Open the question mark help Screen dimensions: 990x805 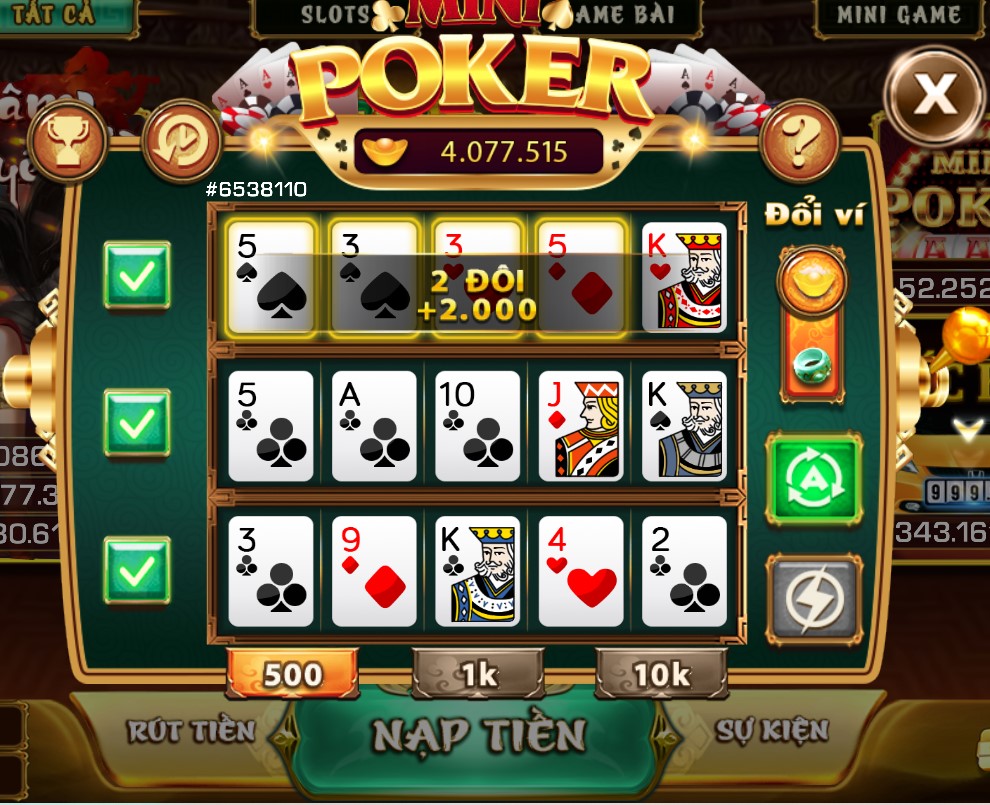coord(799,143)
